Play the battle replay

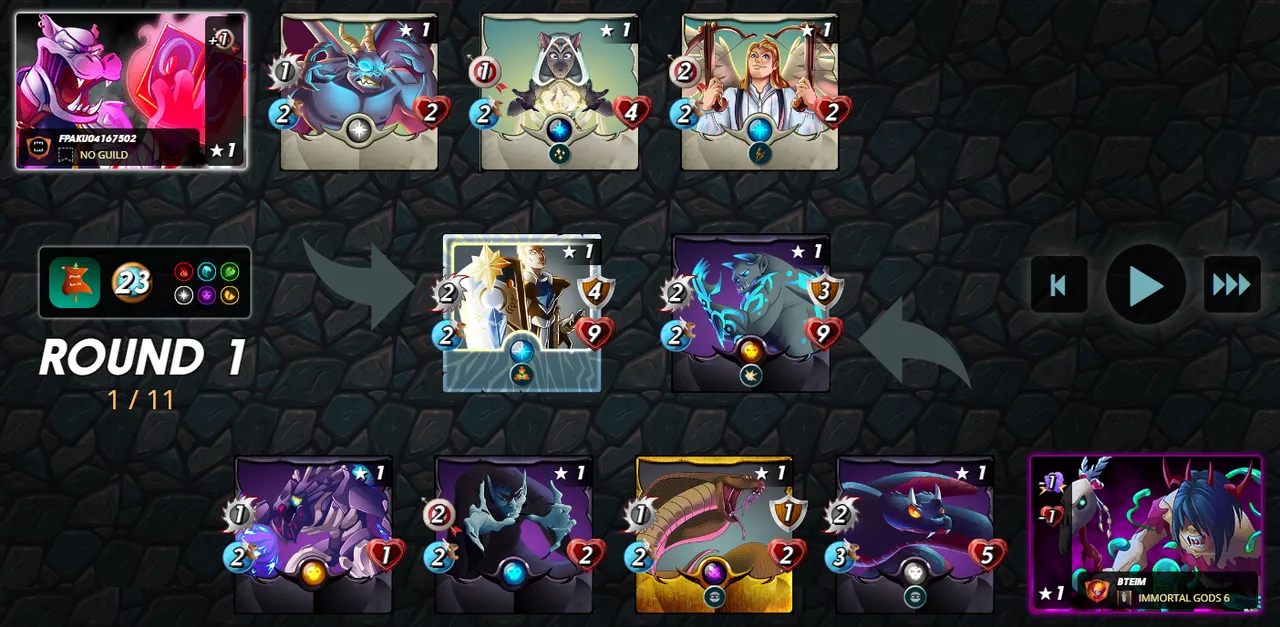[x=1145, y=285]
